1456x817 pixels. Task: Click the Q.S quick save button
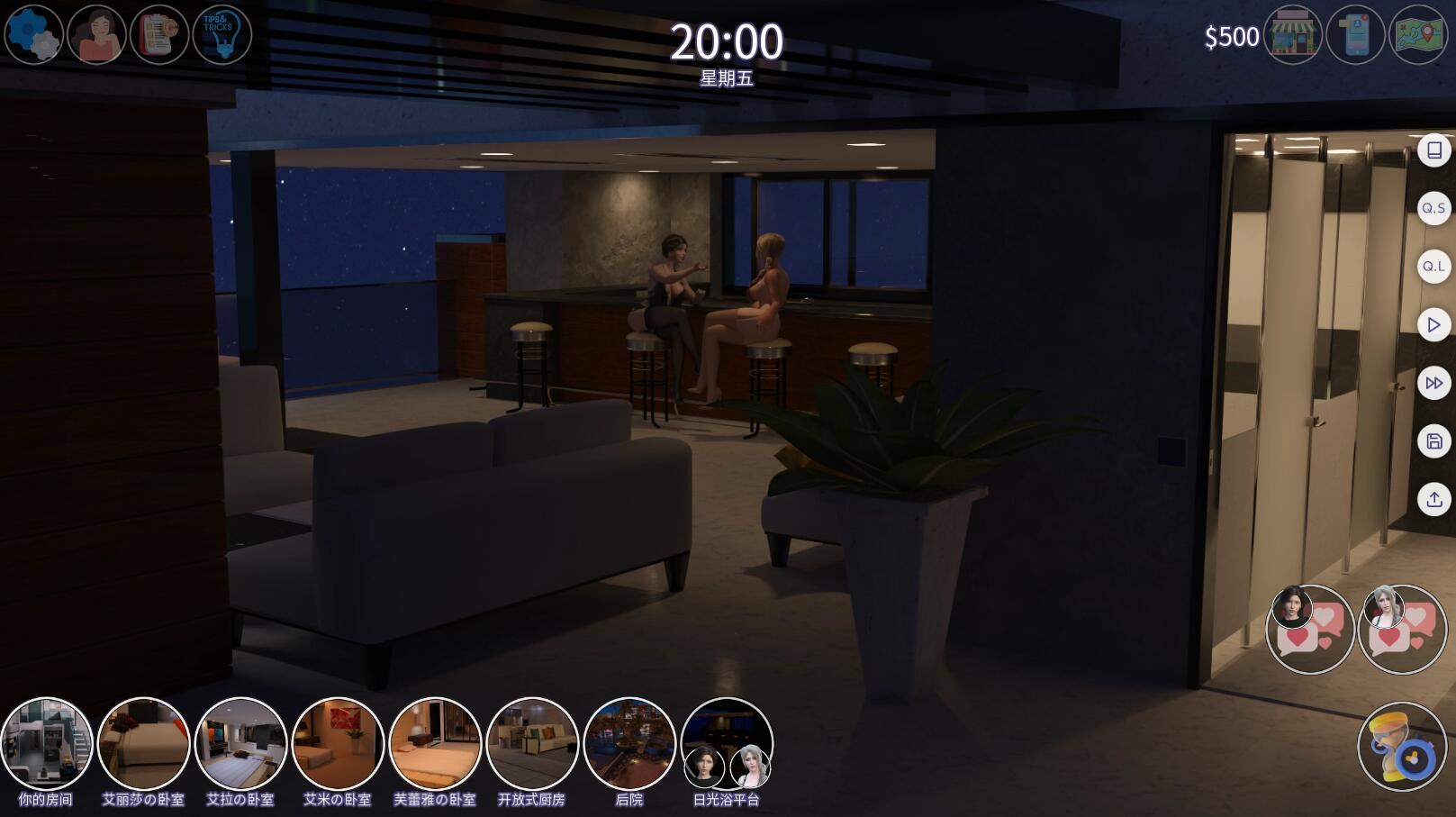pos(1433,208)
